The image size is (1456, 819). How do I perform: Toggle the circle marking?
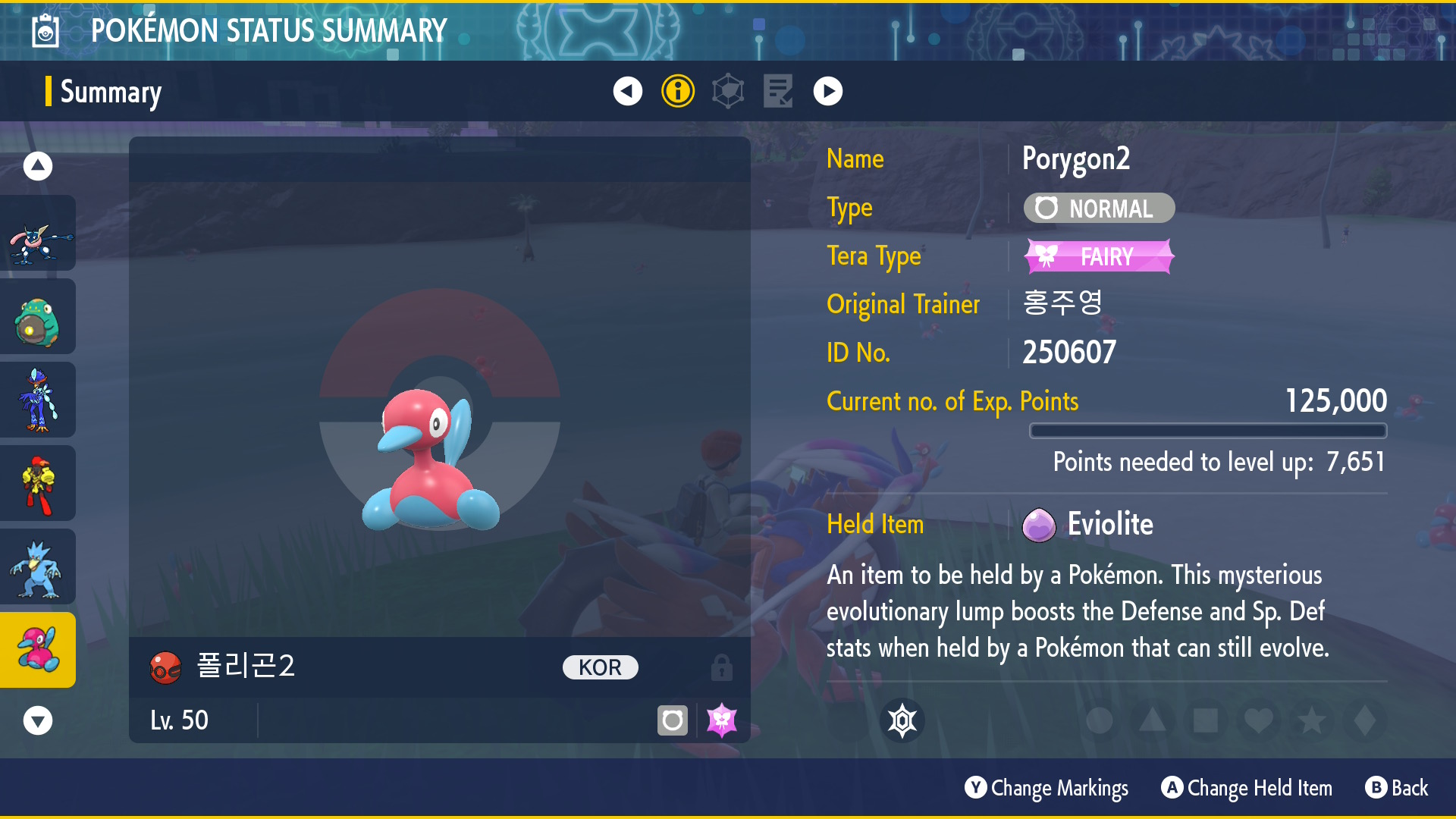coord(1100,720)
